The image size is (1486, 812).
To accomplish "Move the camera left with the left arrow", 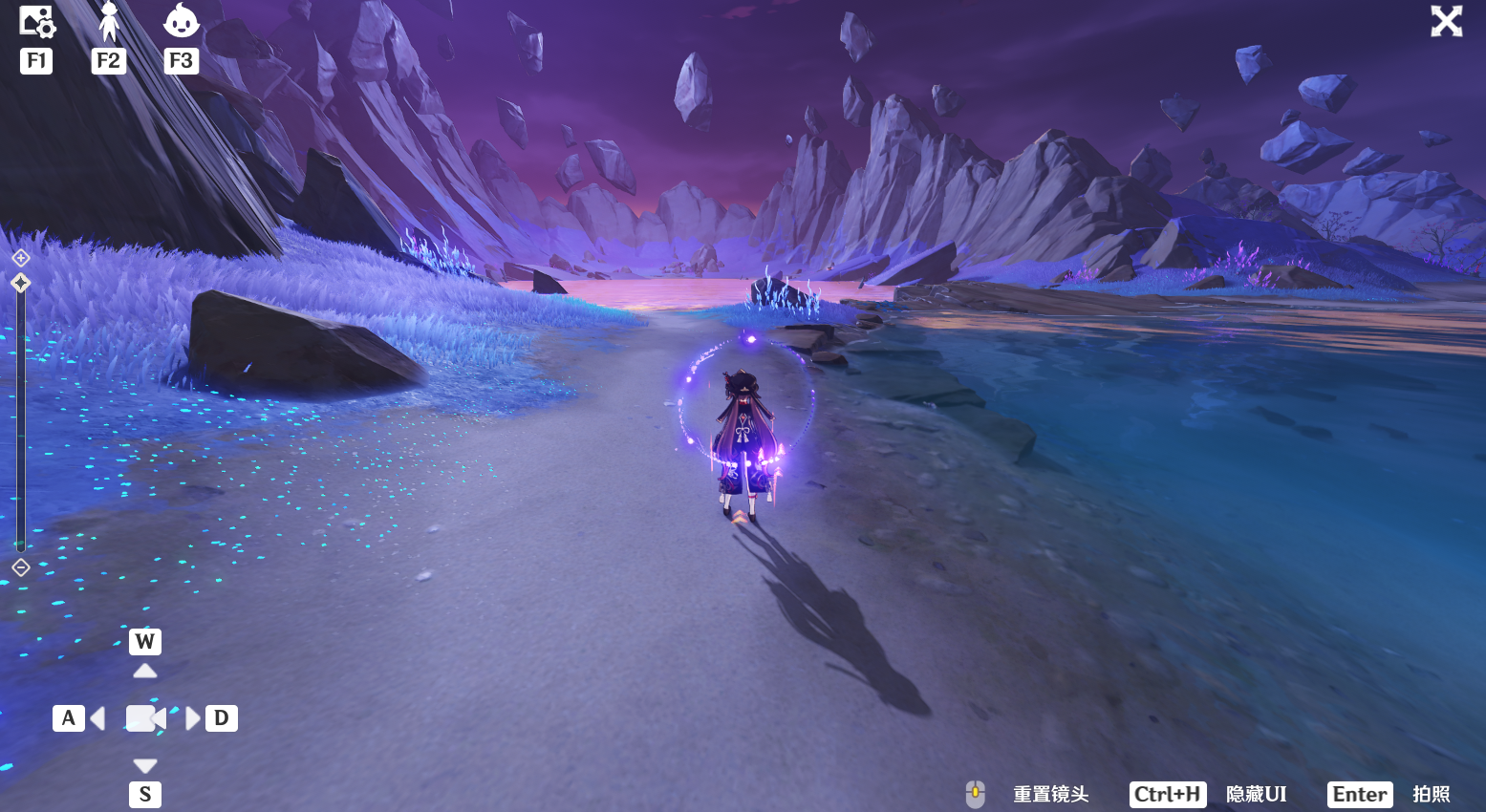I will [x=97, y=718].
